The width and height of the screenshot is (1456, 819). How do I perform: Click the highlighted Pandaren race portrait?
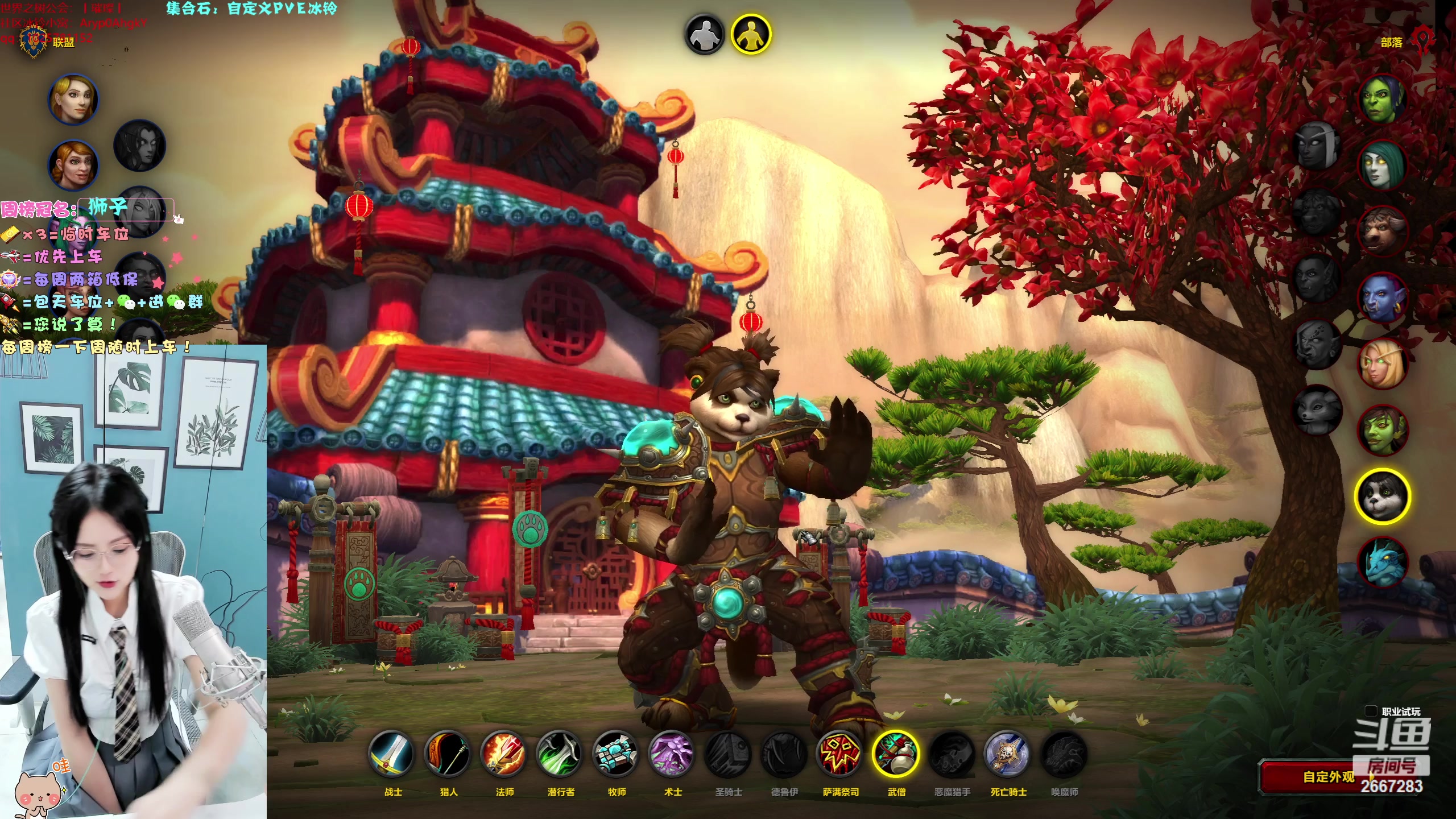click(x=1382, y=496)
